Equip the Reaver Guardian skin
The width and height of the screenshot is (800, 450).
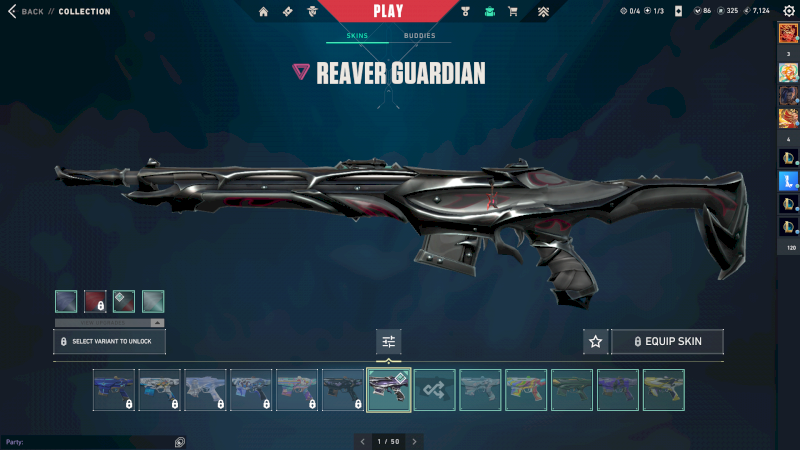click(667, 342)
